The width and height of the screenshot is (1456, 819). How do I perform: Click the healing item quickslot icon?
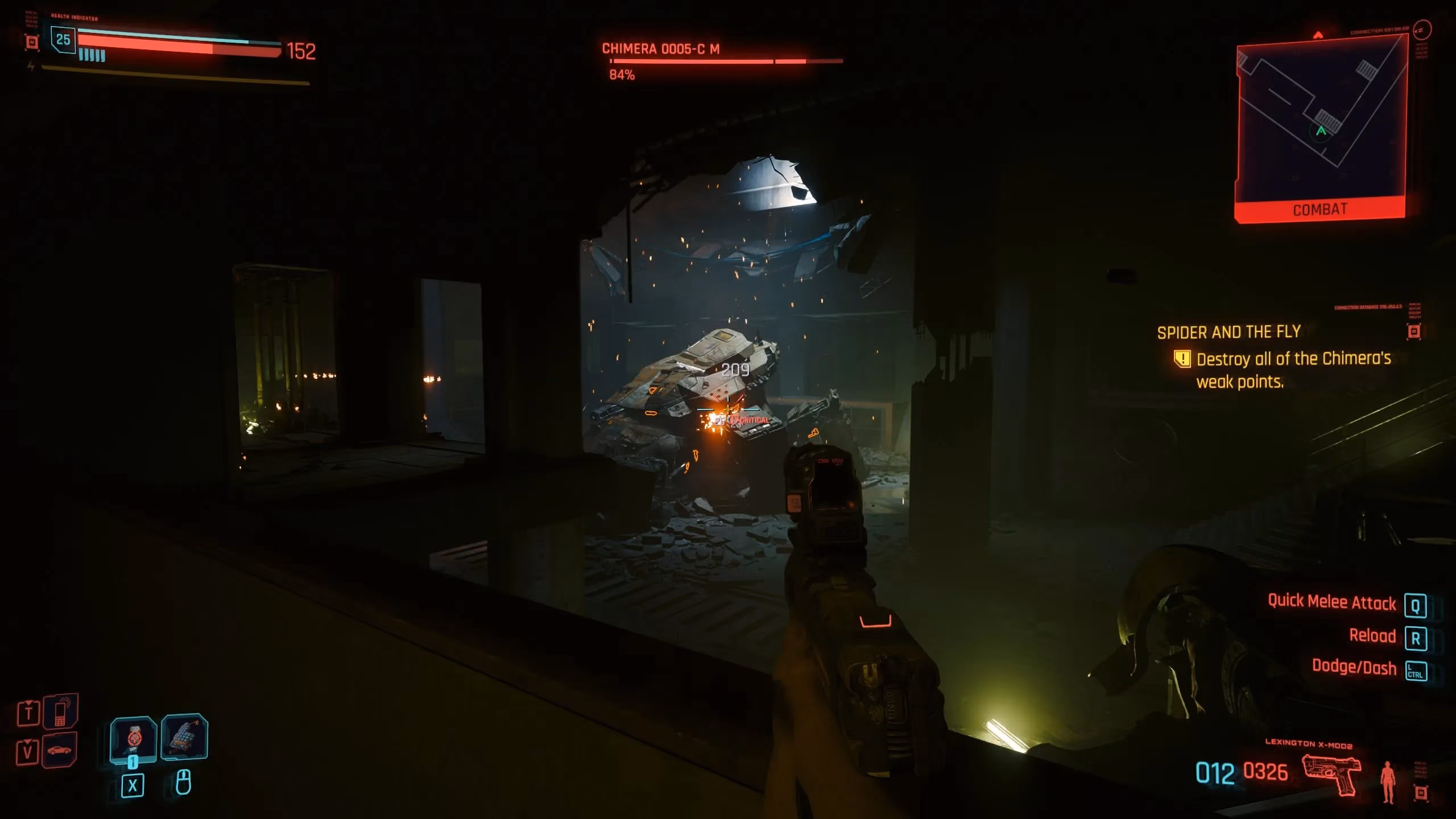point(185,736)
